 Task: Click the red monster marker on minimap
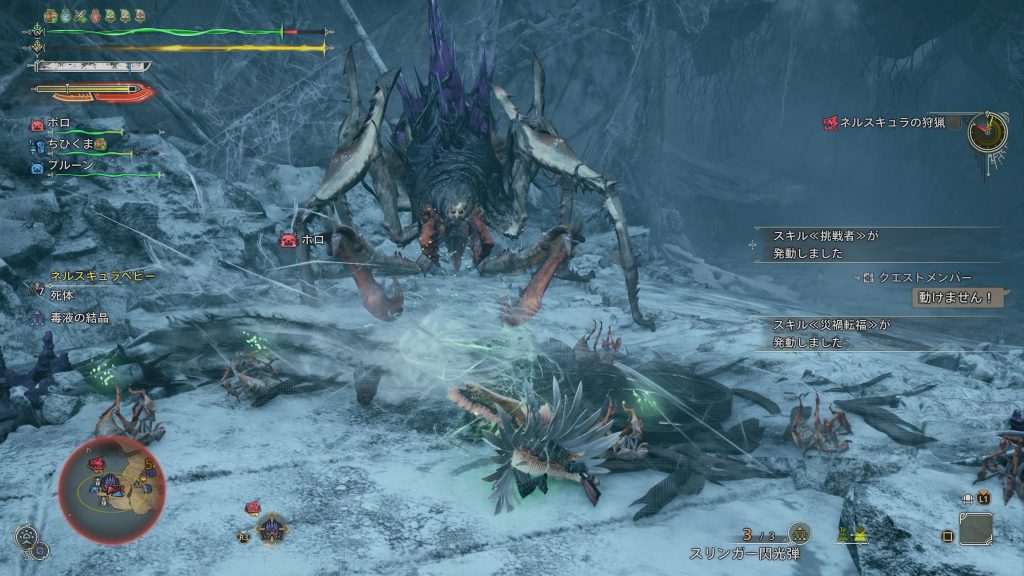tap(97, 463)
